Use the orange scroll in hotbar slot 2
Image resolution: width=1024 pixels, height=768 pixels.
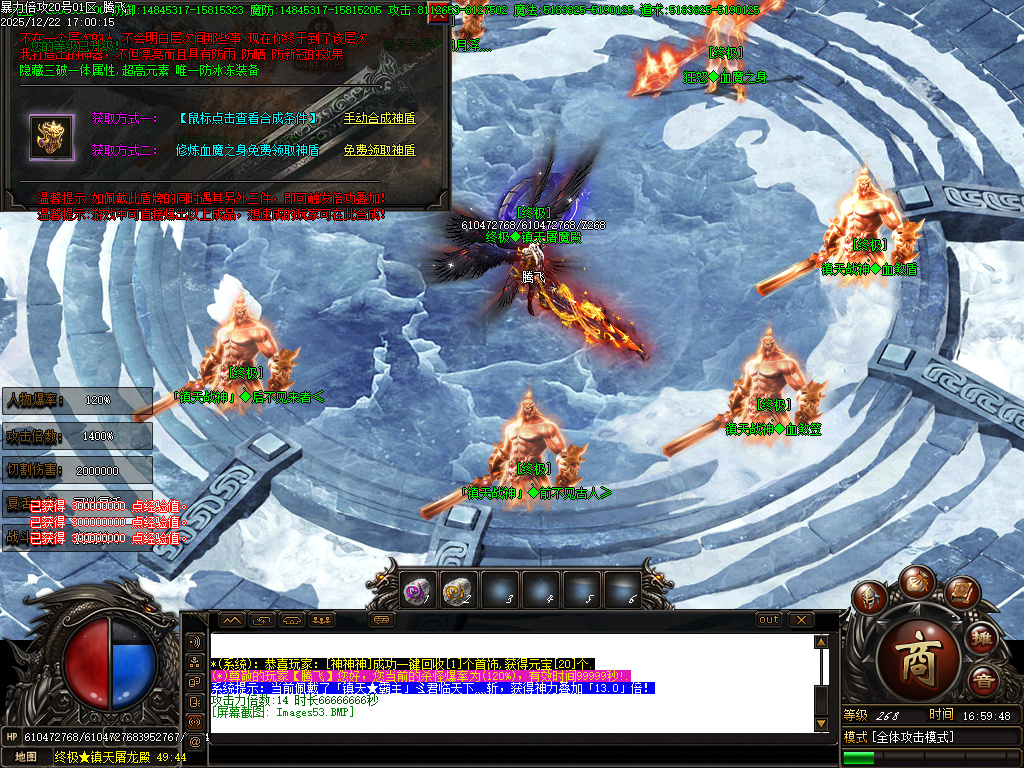click(458, 590)
